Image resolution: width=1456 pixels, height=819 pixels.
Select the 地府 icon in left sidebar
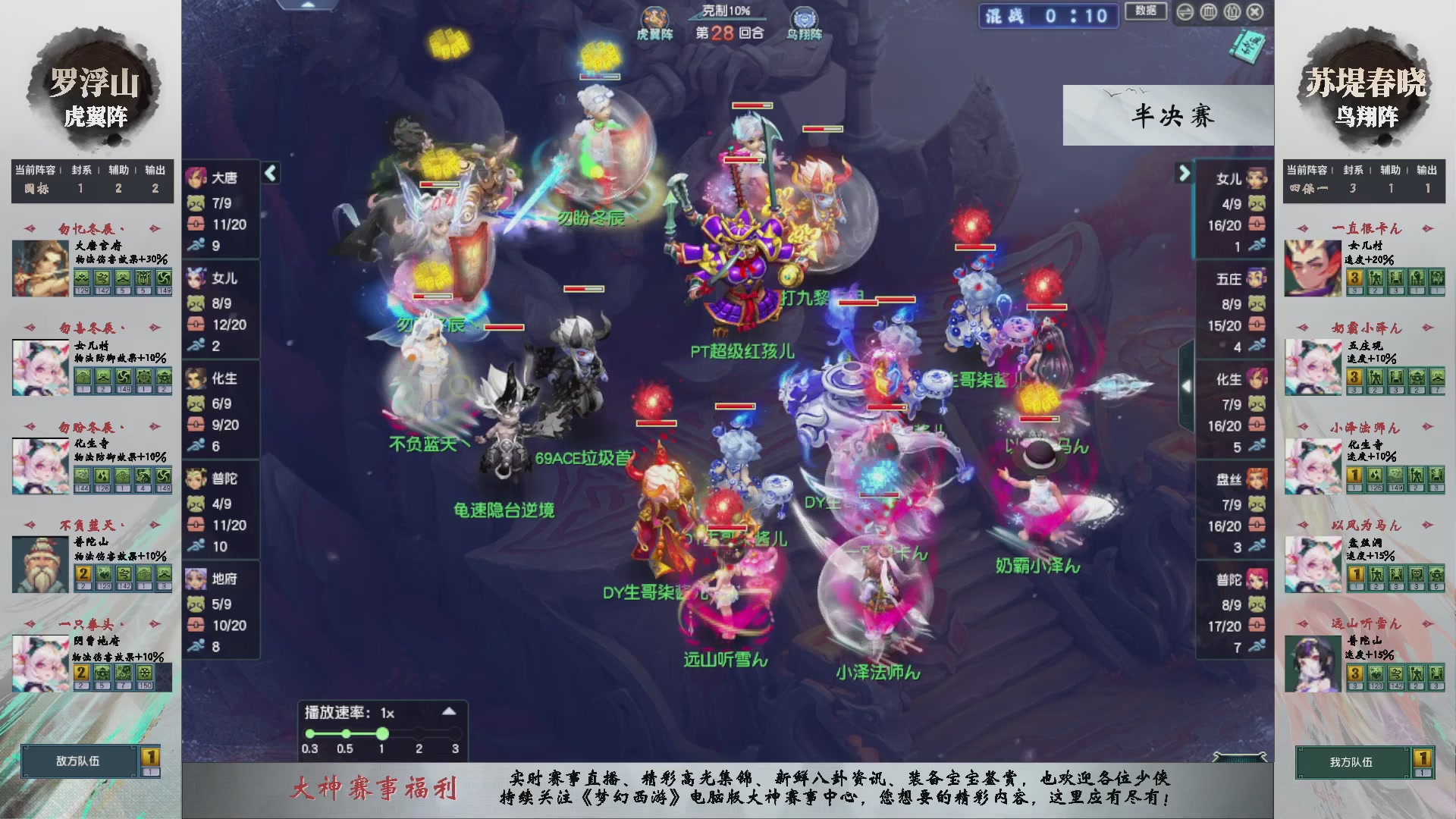197,579
